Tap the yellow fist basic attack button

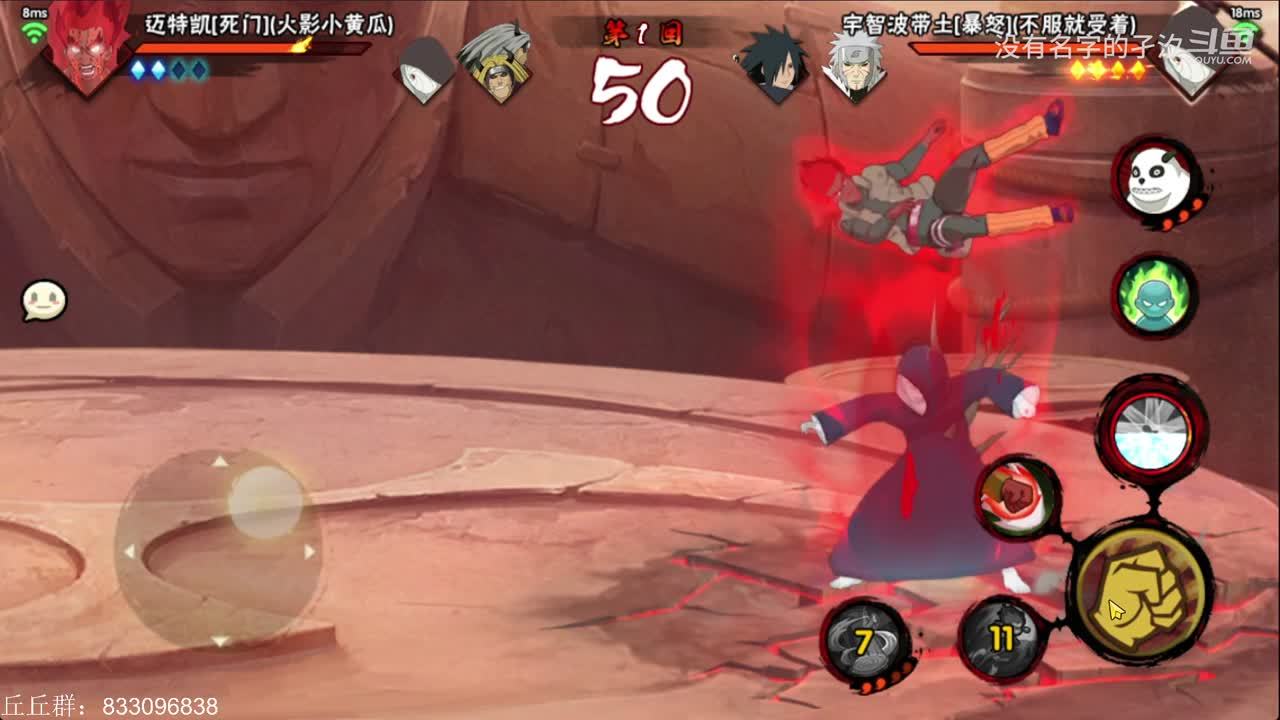[x=1140, y=593]
